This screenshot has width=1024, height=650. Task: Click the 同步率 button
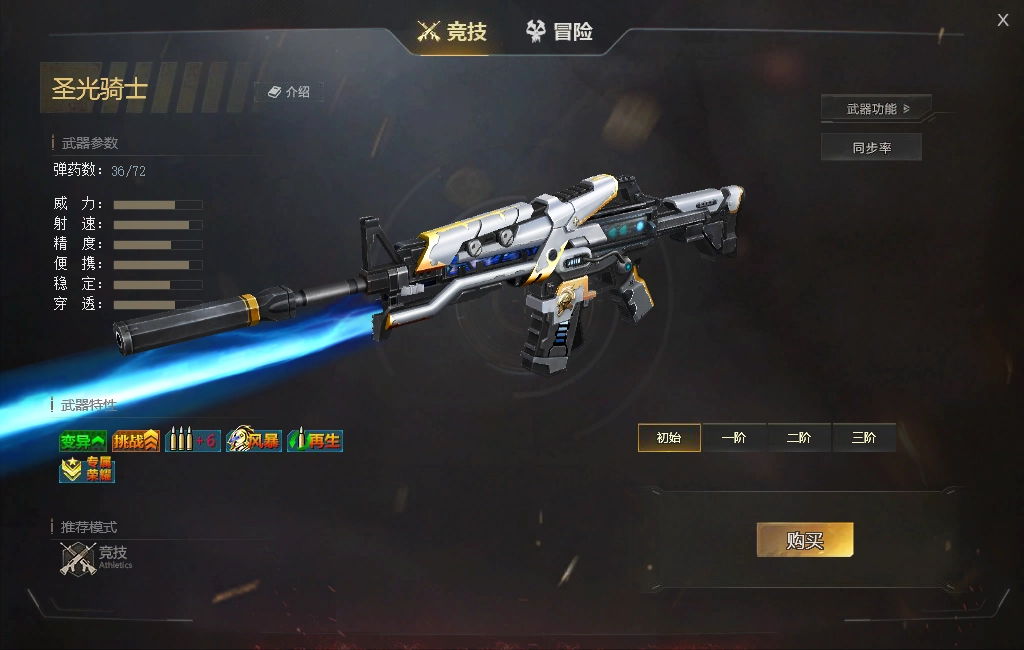tap(871, 148)
